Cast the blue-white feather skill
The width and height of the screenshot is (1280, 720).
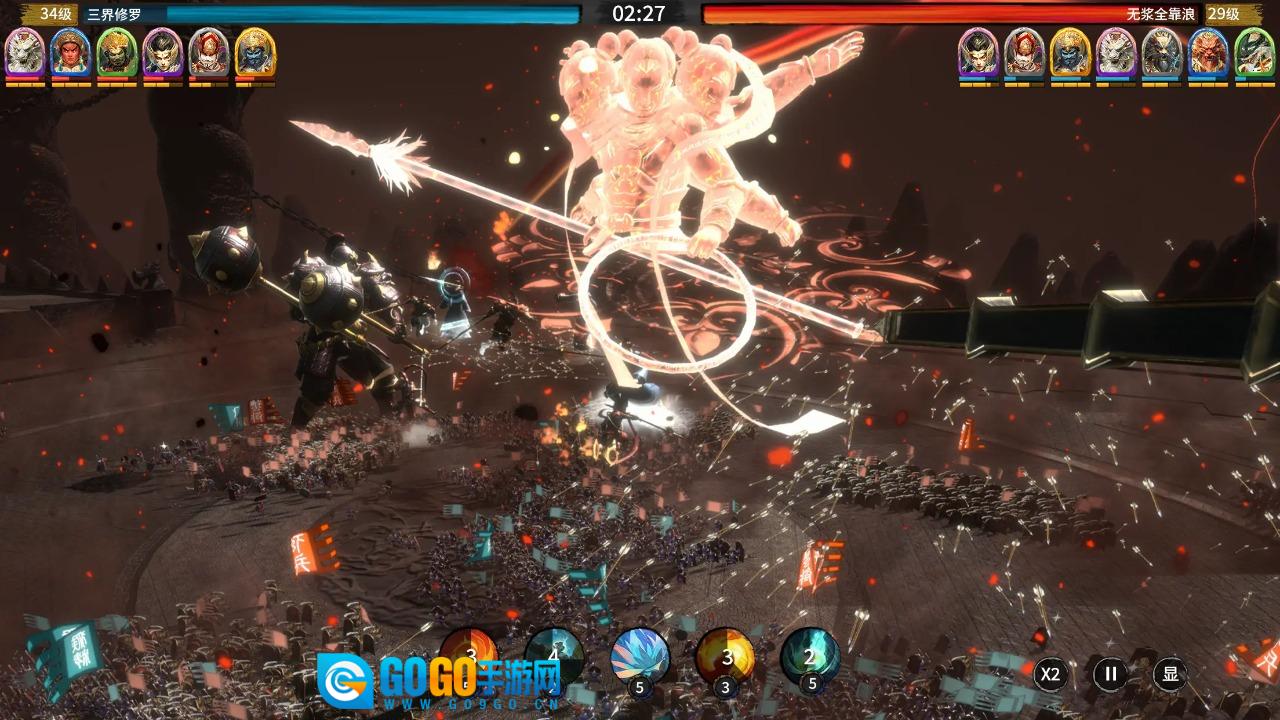point(640,657)
